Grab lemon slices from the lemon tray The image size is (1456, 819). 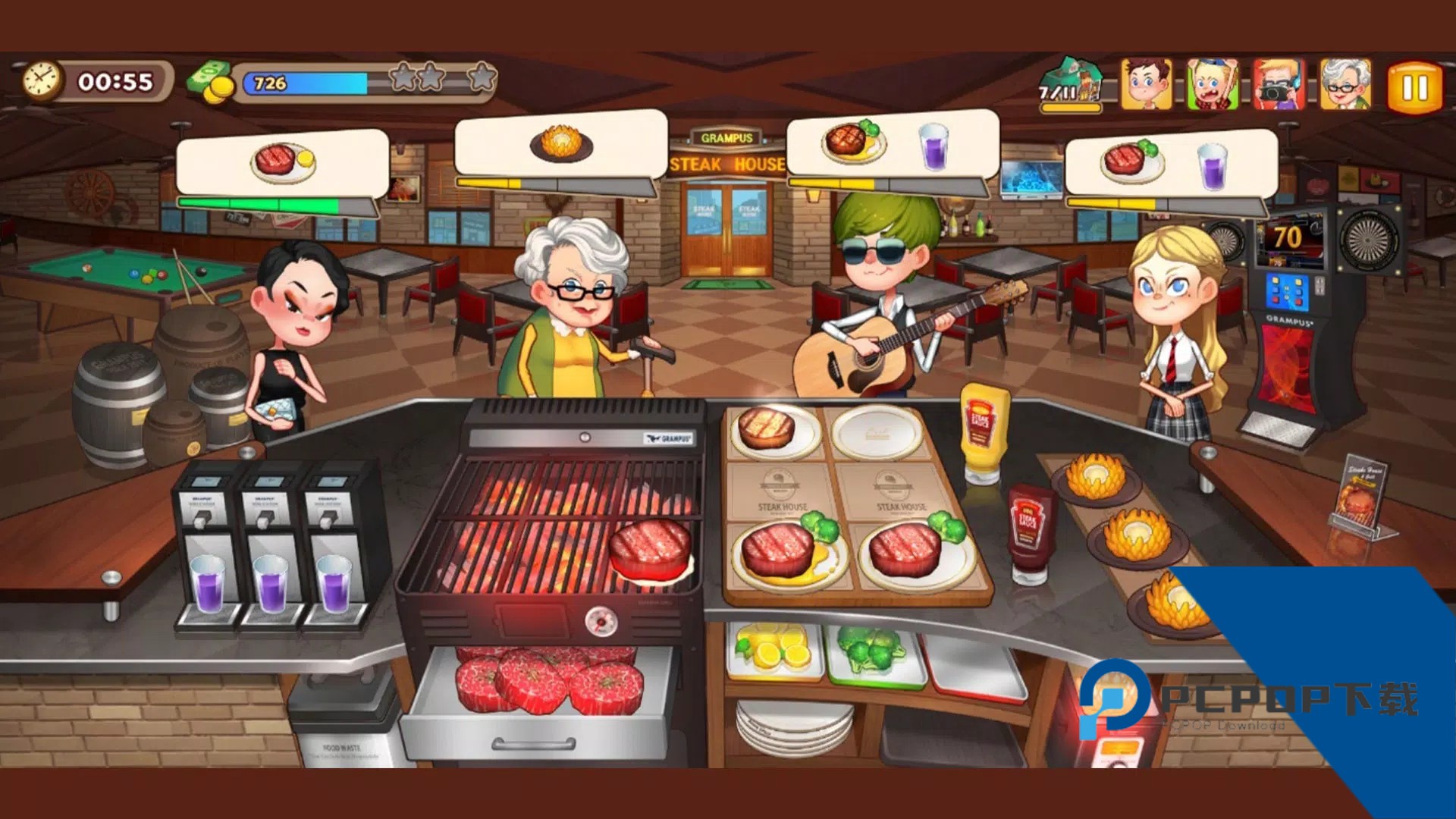coord(773,650)
